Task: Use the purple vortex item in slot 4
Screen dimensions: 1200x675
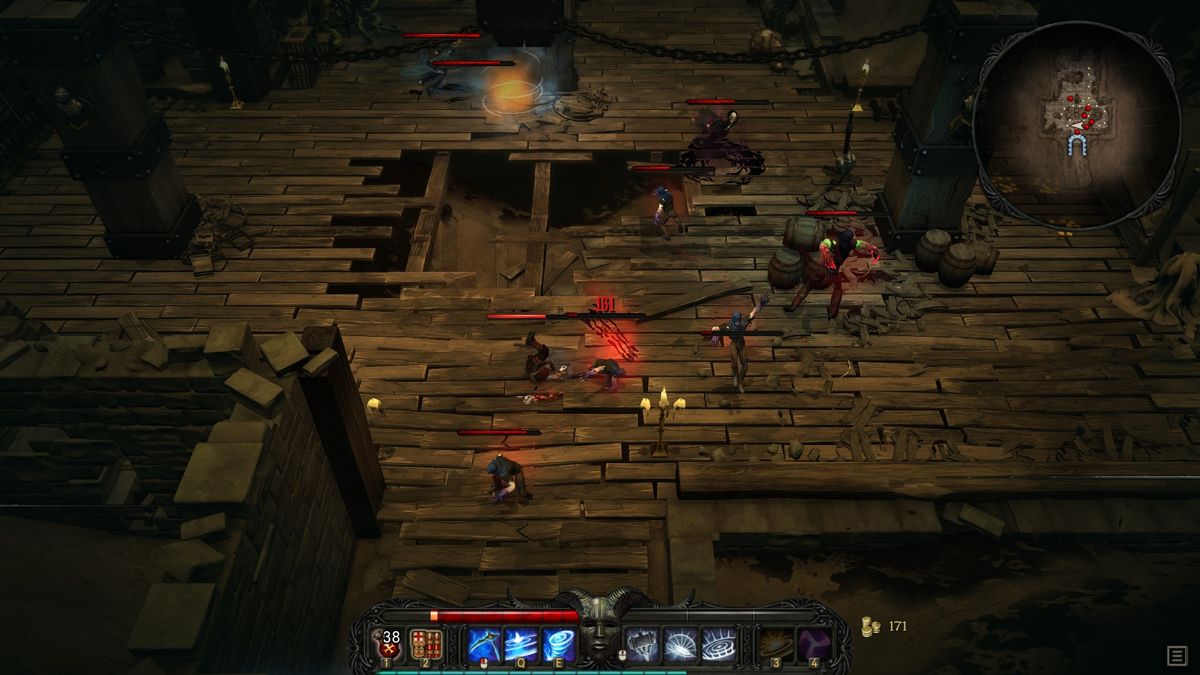Action: [x=813, y=644]
